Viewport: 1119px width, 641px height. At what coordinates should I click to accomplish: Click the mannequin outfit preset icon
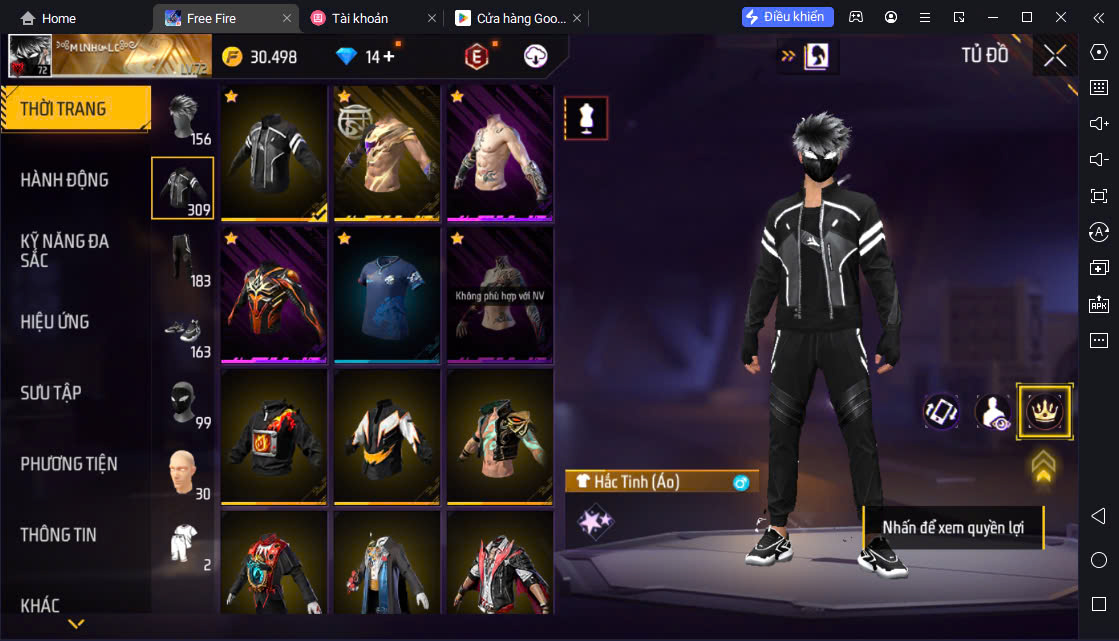pyautogui.click(x=586, y=118)
